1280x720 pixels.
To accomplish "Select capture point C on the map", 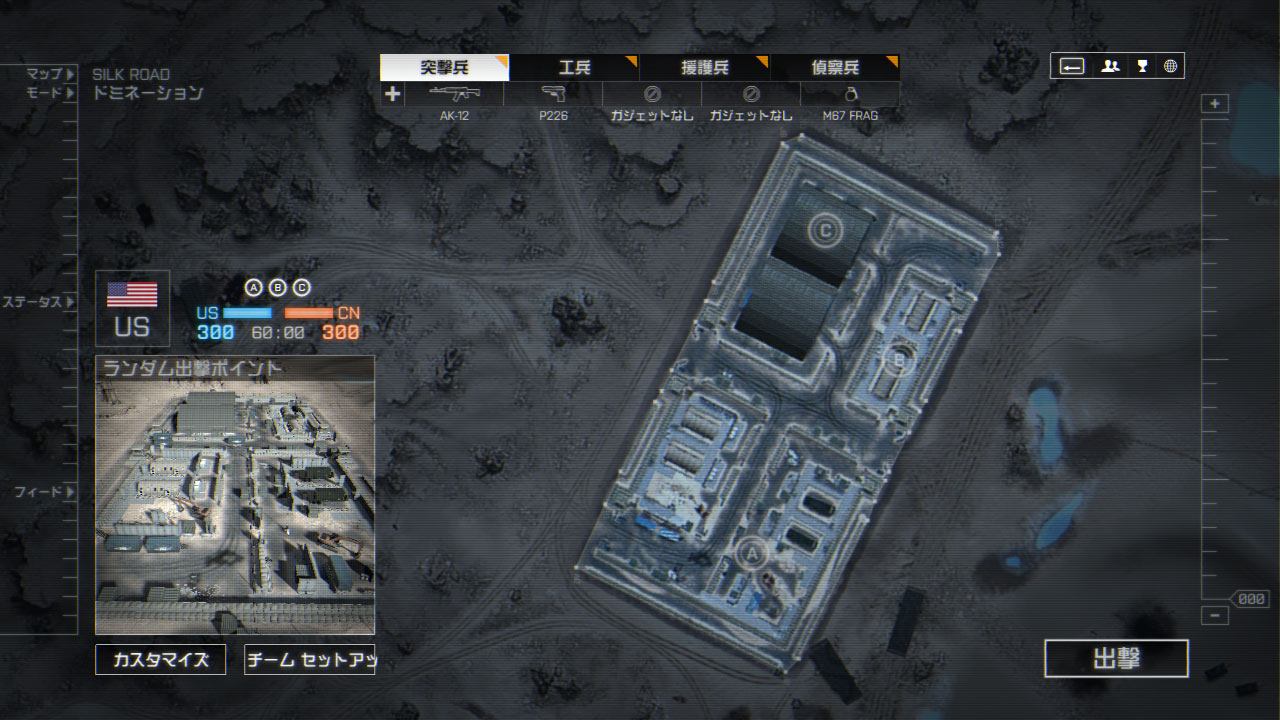I will [x=825, y=231].
